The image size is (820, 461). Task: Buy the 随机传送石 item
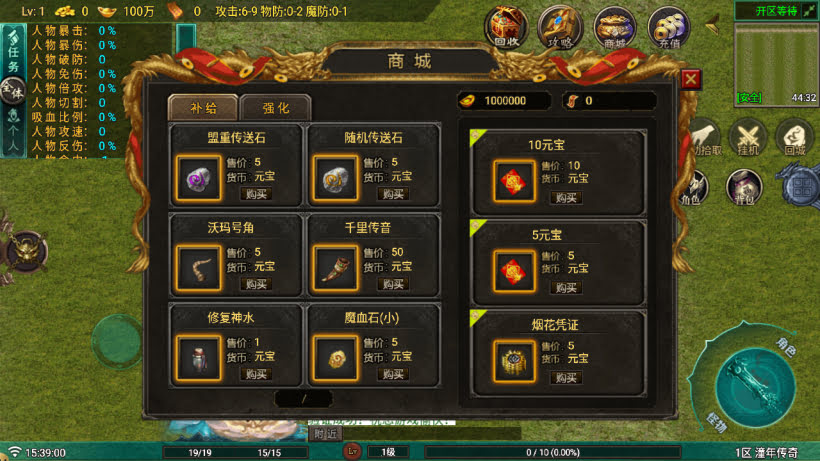click(x=393, y=194)
